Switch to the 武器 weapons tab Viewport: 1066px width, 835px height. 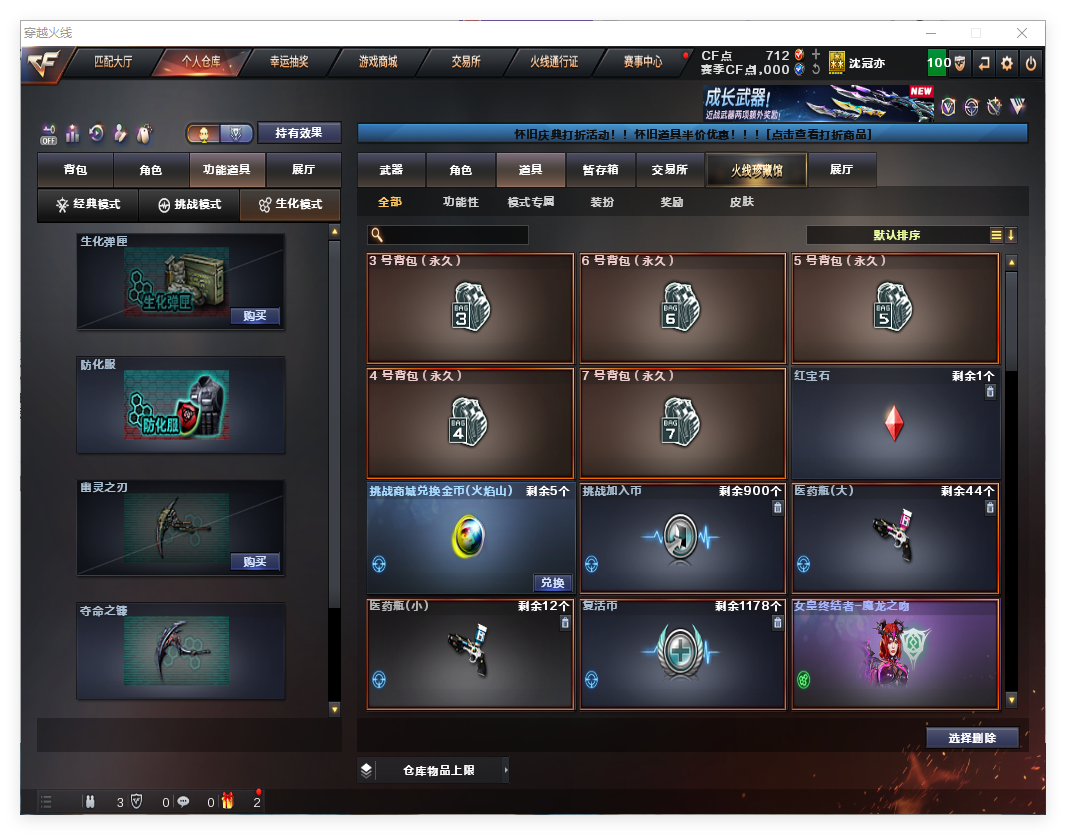[391, 170]
